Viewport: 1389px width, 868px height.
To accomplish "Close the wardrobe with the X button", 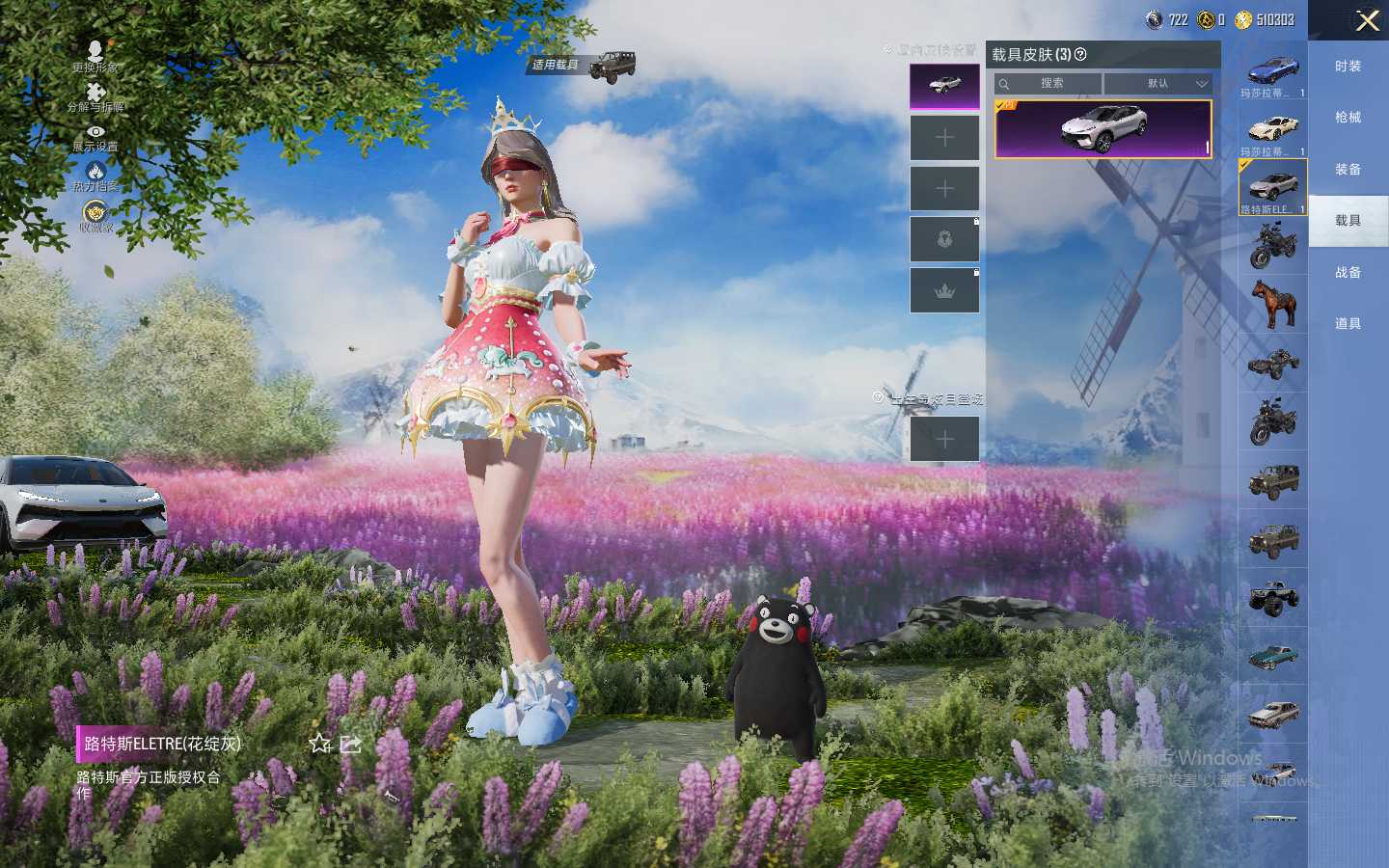I will 1367,20.
